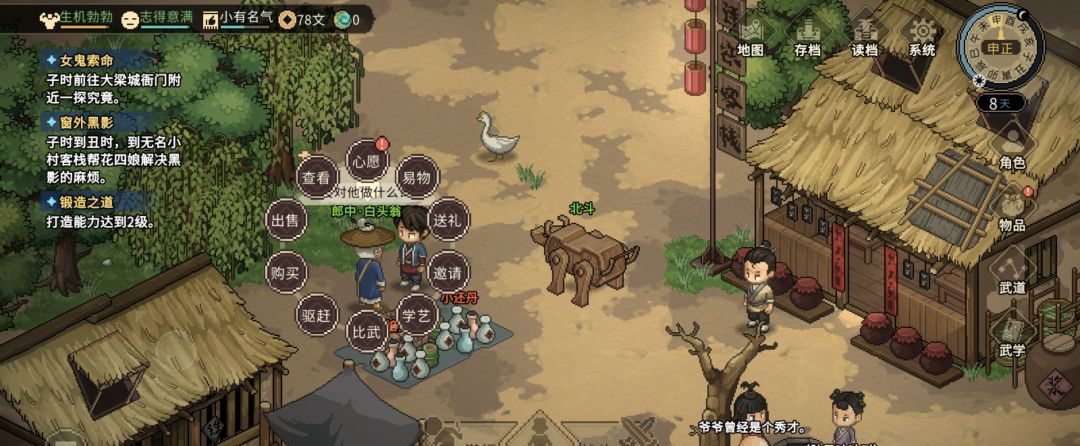Choose 学艺 (Learn skill) option
The image size is (1080, 446).
(x=416, y=314)
